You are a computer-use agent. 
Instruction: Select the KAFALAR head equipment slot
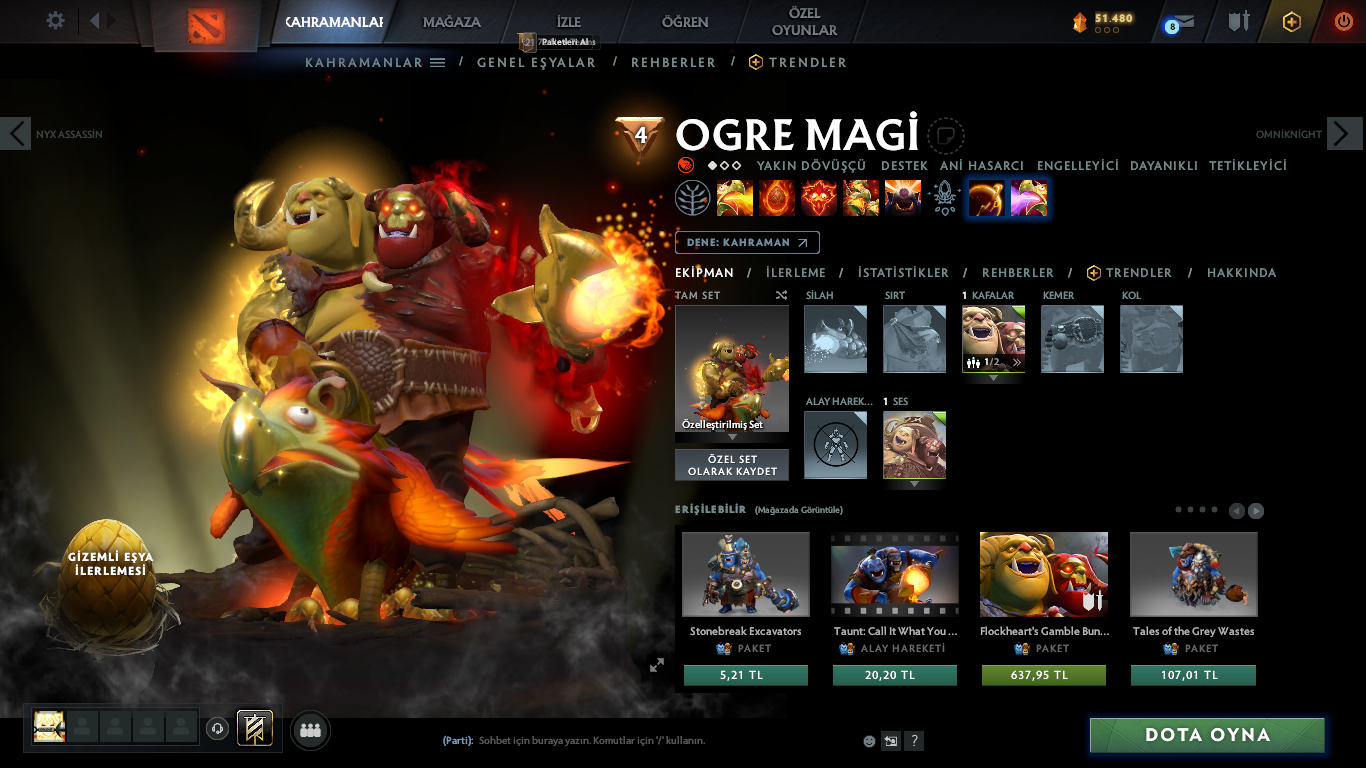(x=993, y=339)
